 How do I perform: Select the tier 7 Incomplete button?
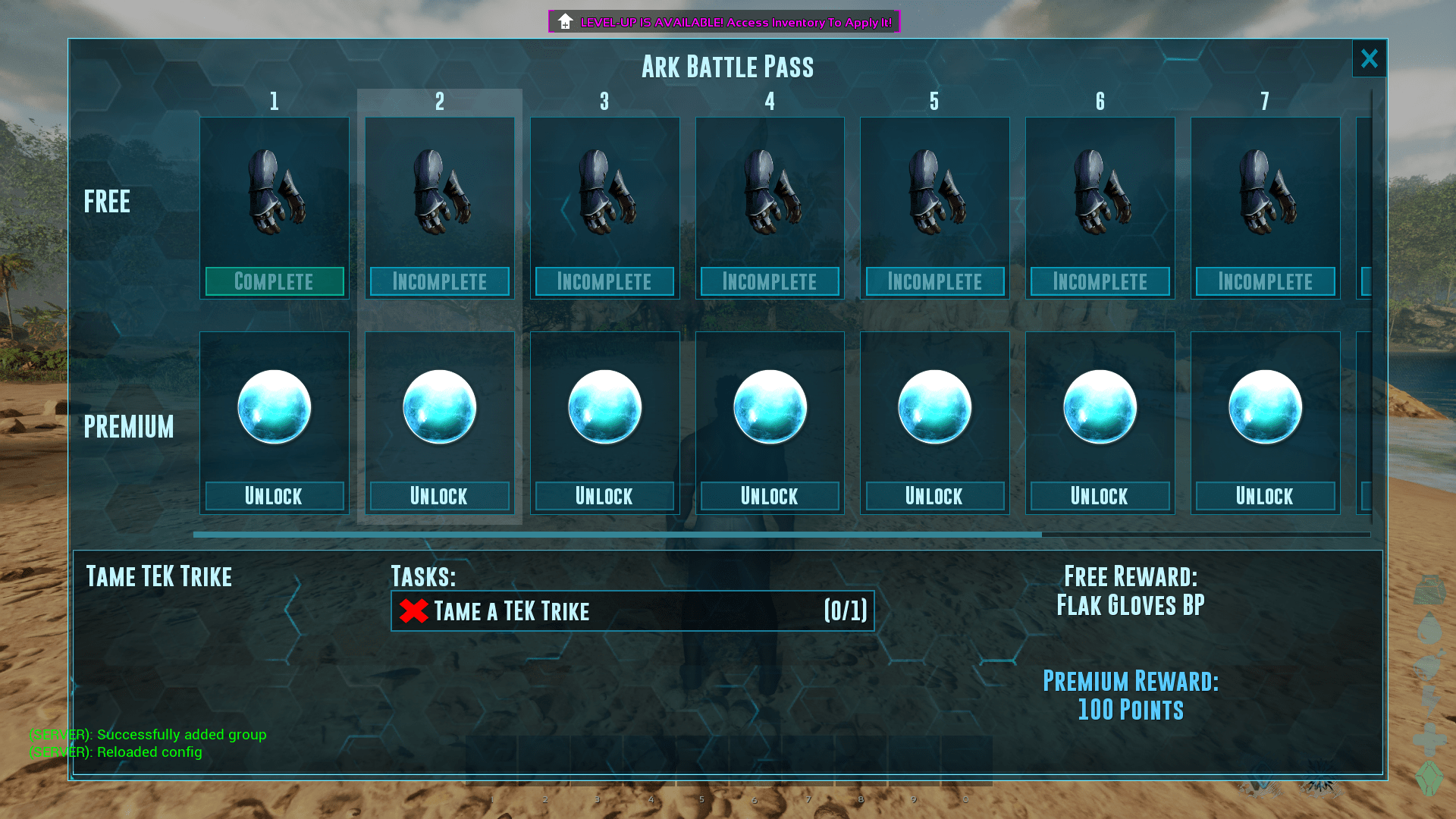[x=1265, y=281]
